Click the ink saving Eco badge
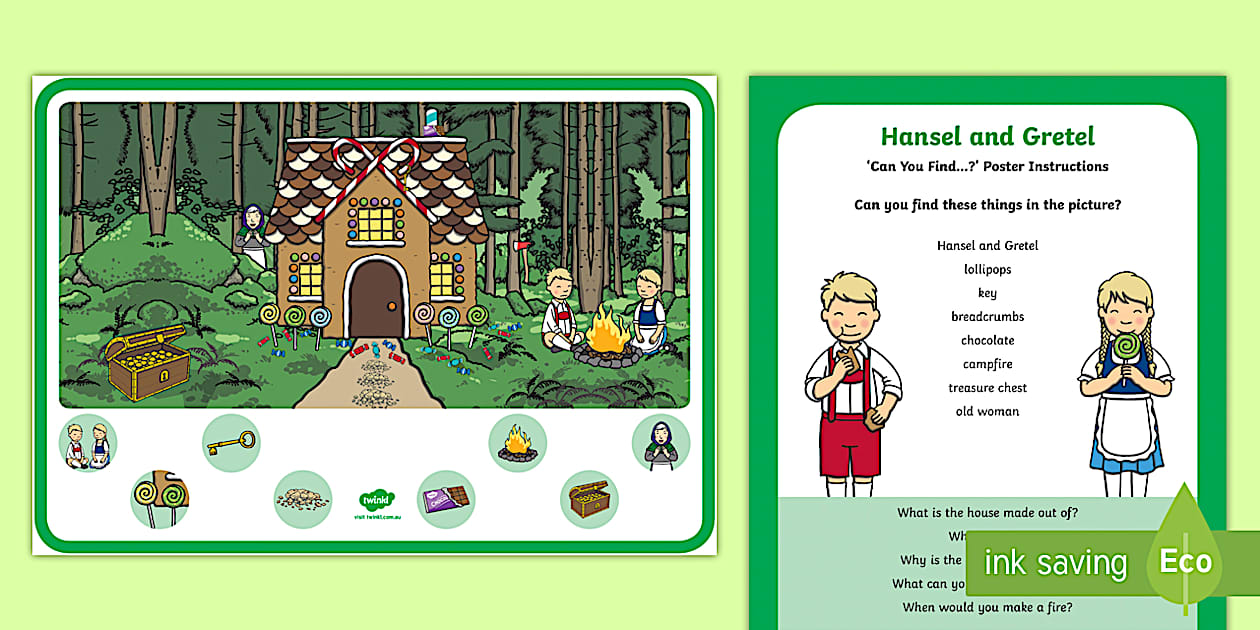1260x630 pixels. 1100,562
